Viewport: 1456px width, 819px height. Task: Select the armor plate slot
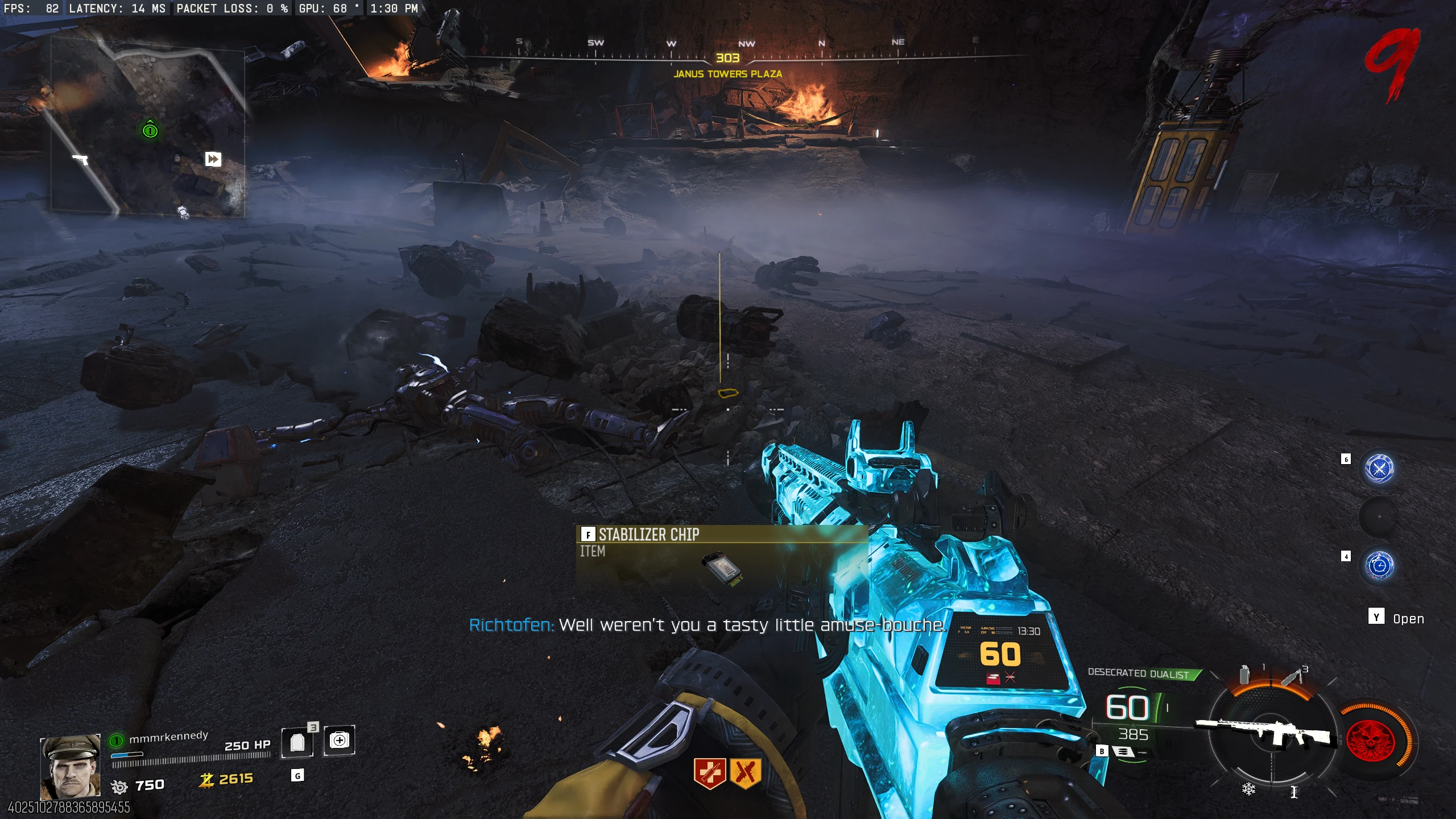[297, 742]
